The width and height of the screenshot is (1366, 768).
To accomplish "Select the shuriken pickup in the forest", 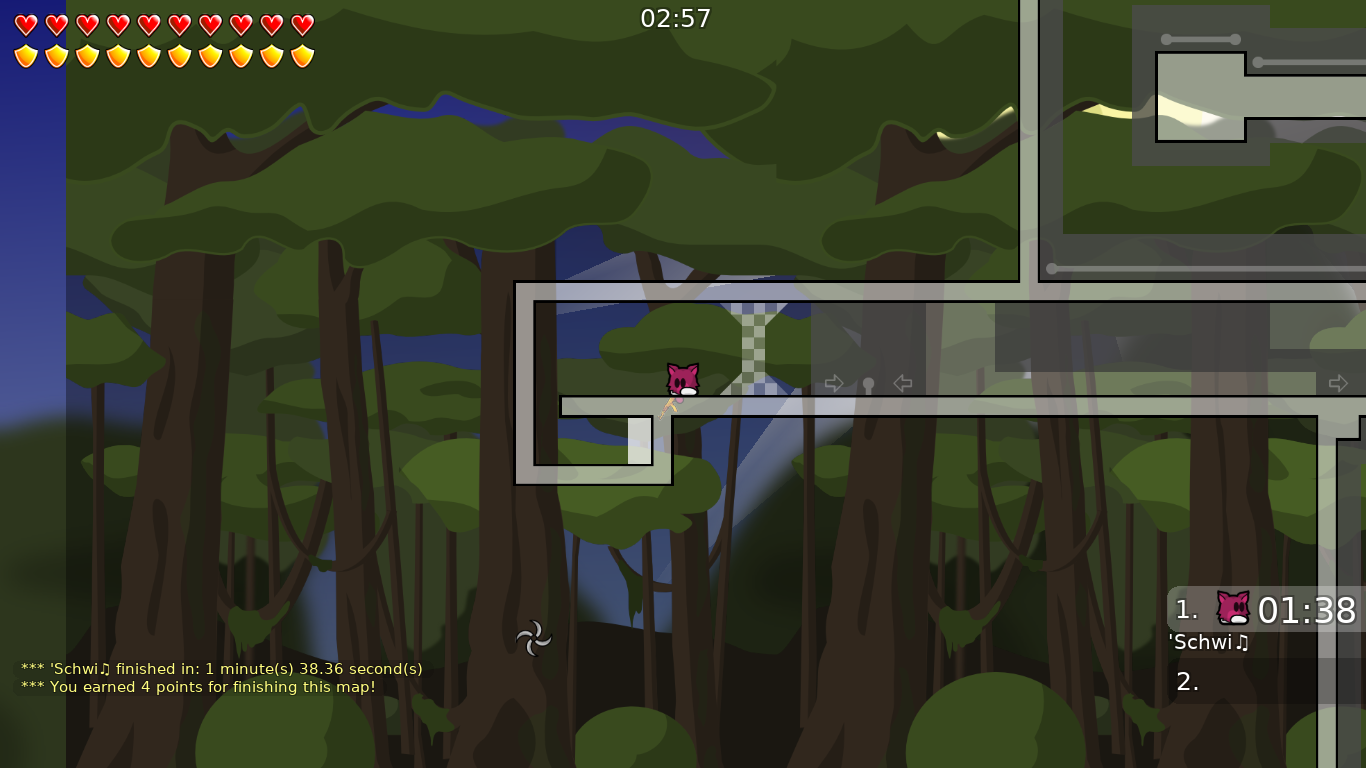I will [x=534, y=639].
